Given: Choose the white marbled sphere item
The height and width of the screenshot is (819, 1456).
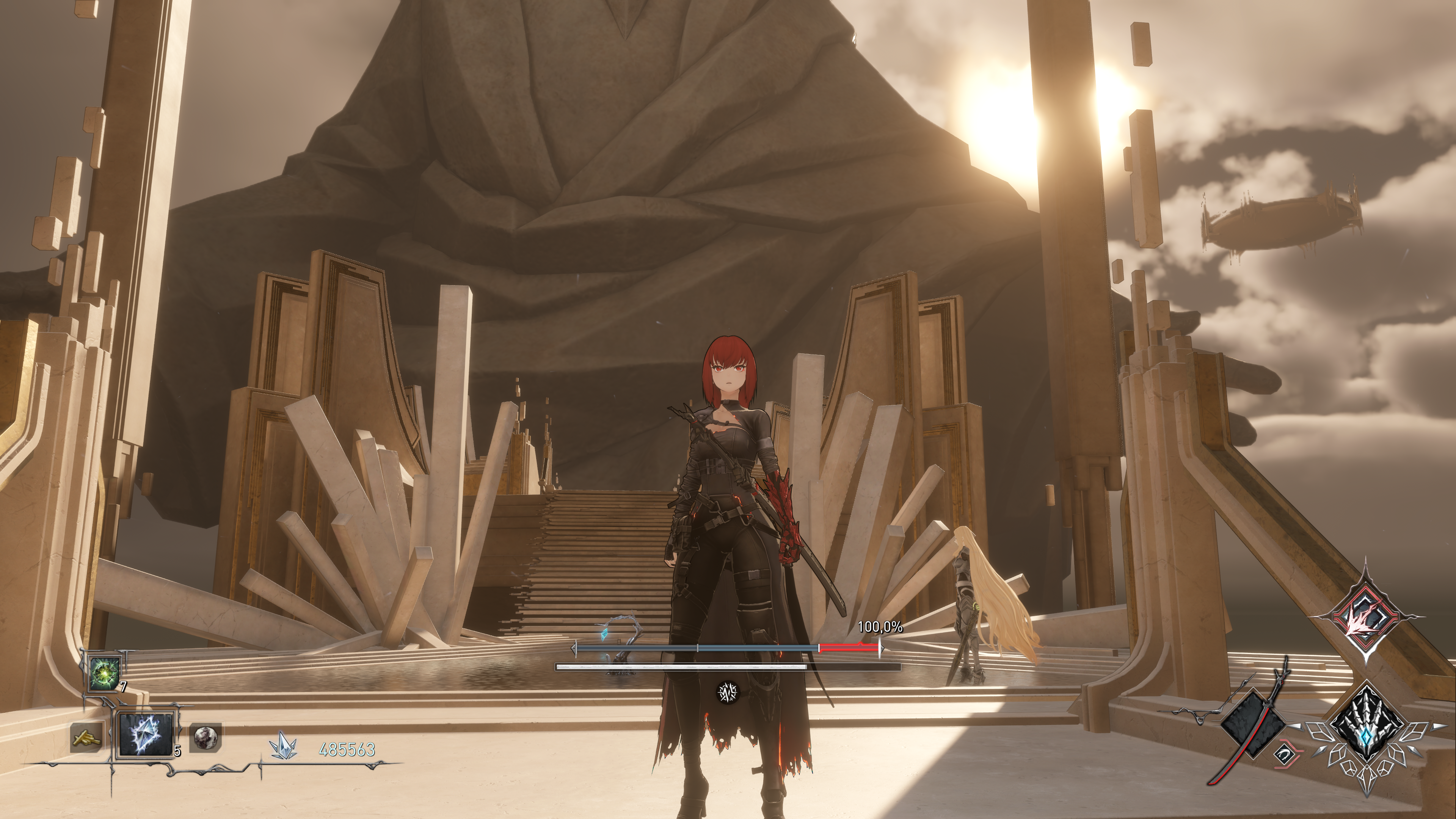Looking at the screenshot, I should pos(204,737).
